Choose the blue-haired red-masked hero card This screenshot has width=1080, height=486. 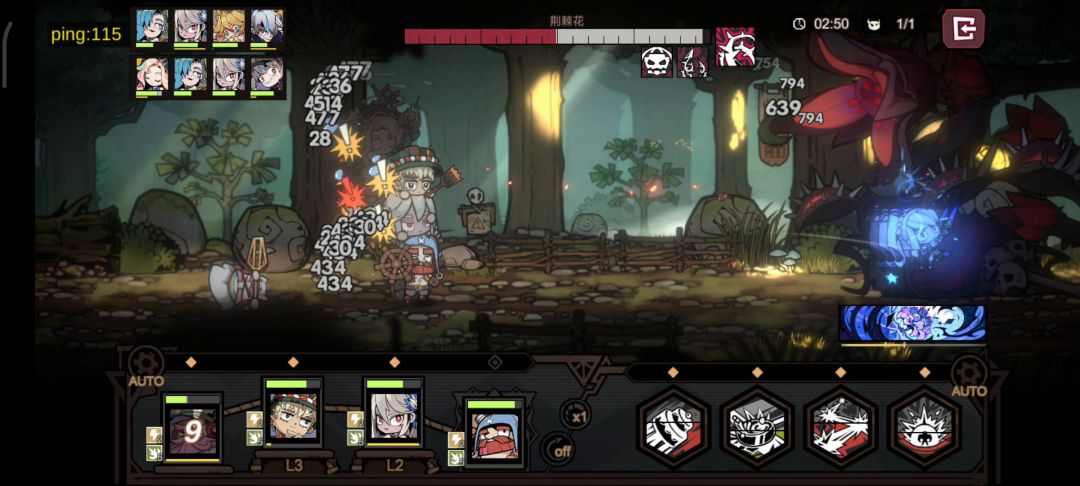click(494, 432)
